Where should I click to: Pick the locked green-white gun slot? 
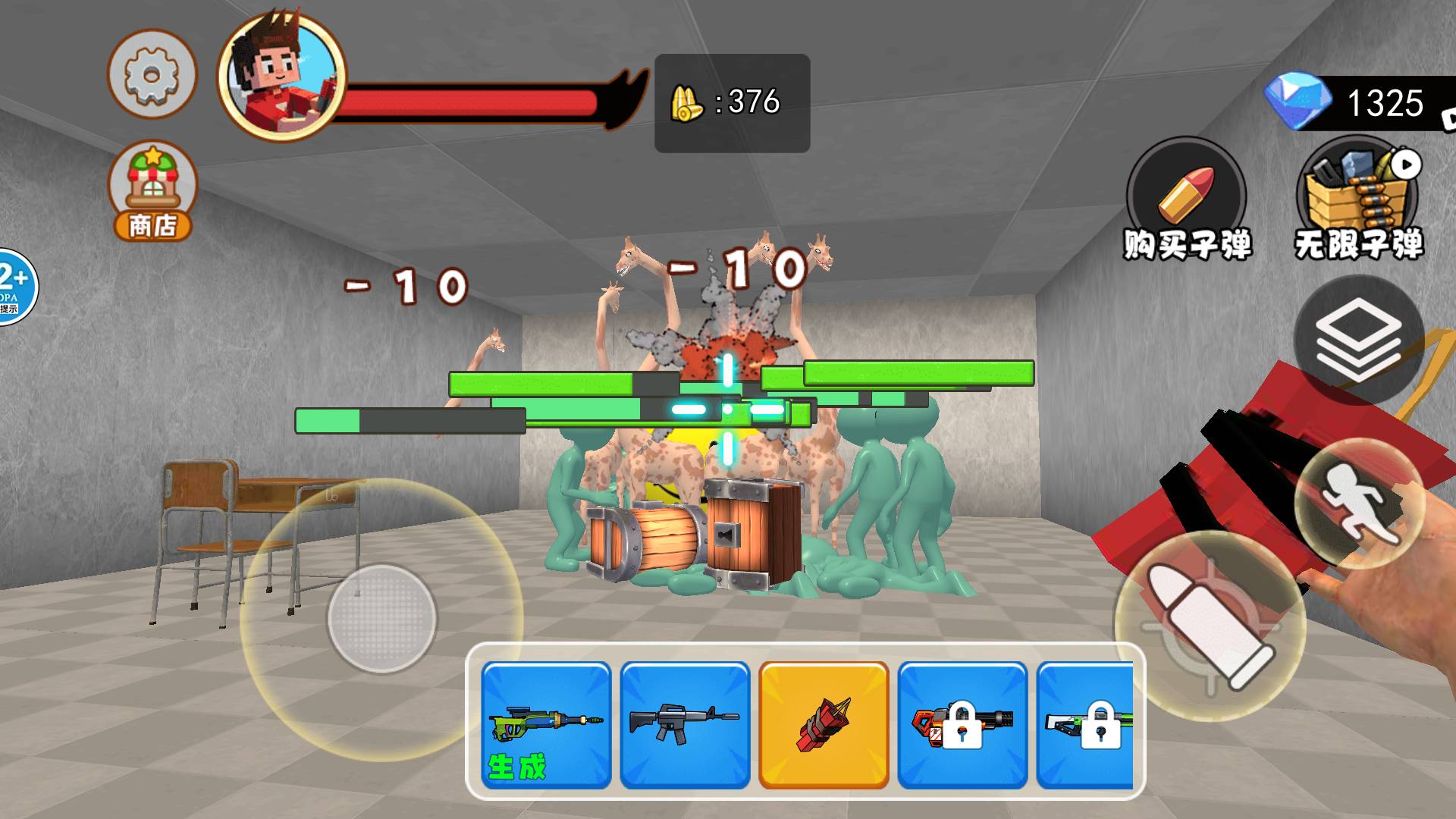(x=1086, y=725)
